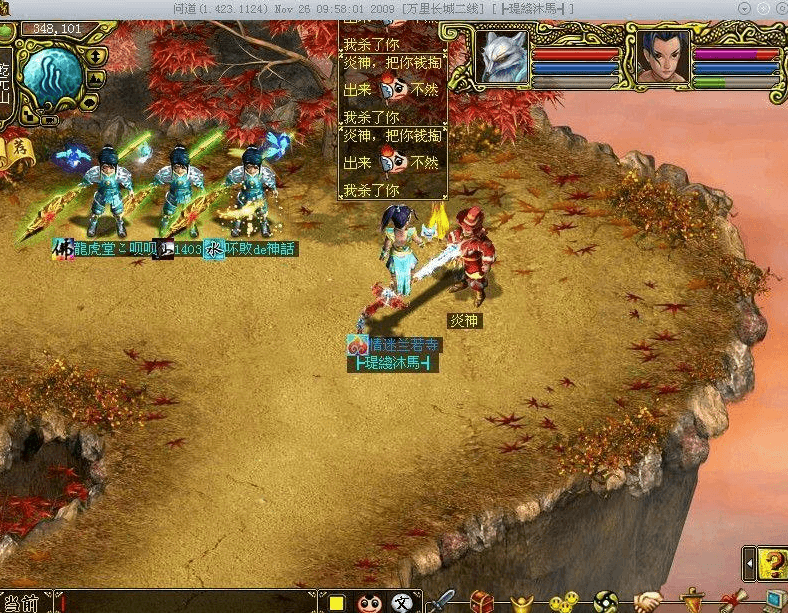Click the 文 text button in chat bar
Screen dimensions: 788x614
point(401,602)
